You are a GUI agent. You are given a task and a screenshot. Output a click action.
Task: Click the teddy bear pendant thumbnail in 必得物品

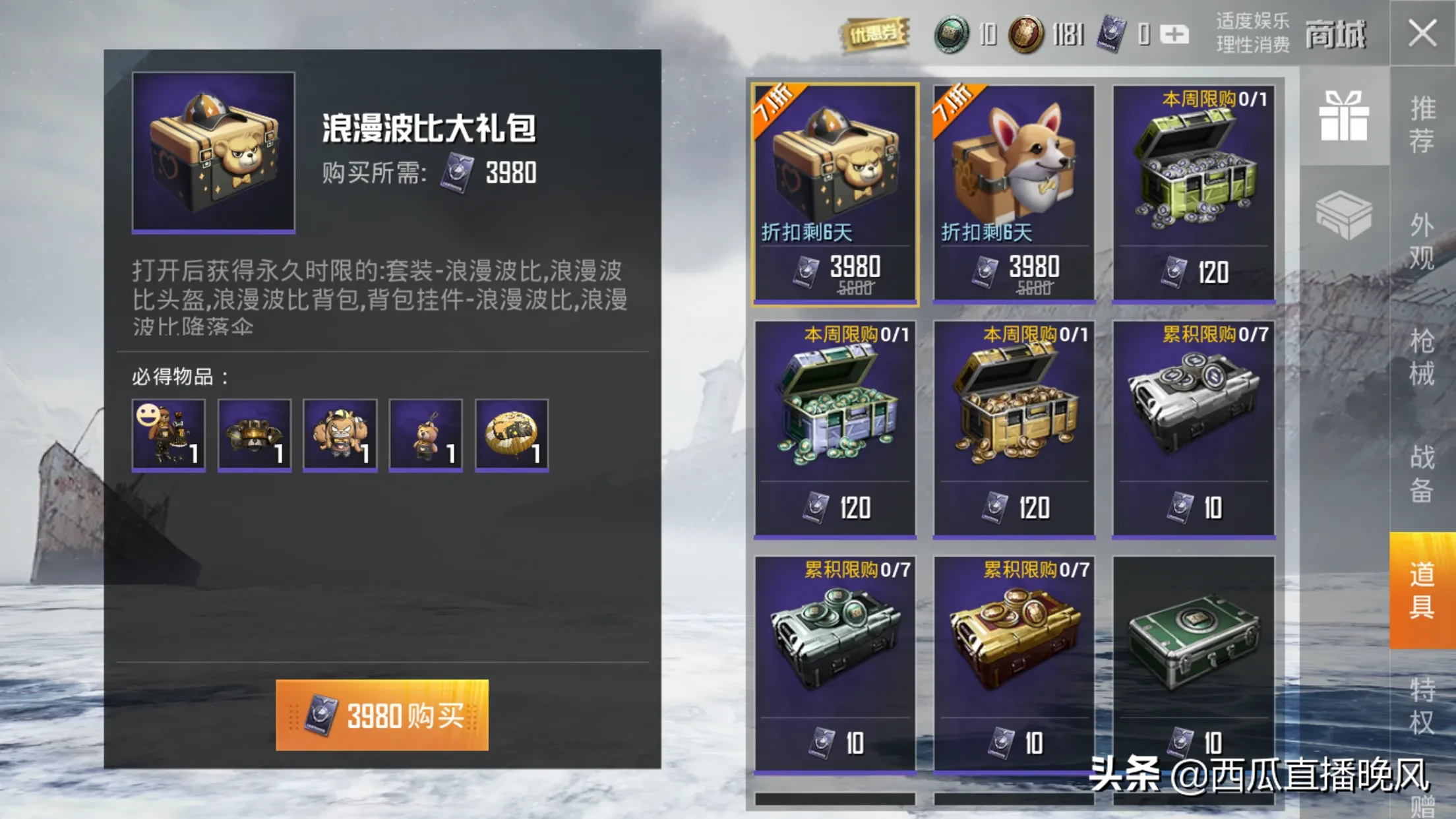425,435
